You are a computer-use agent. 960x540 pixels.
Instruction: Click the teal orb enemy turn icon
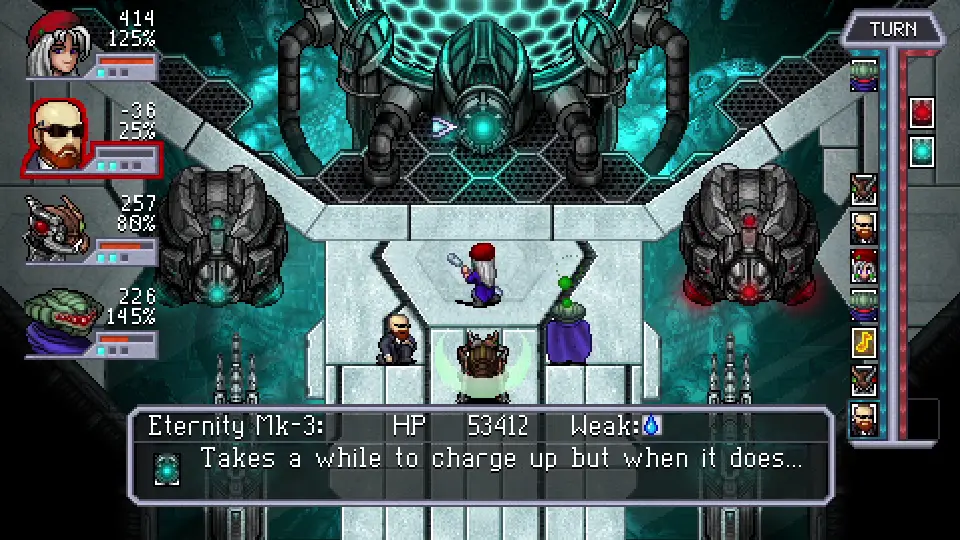click(921, 151)
